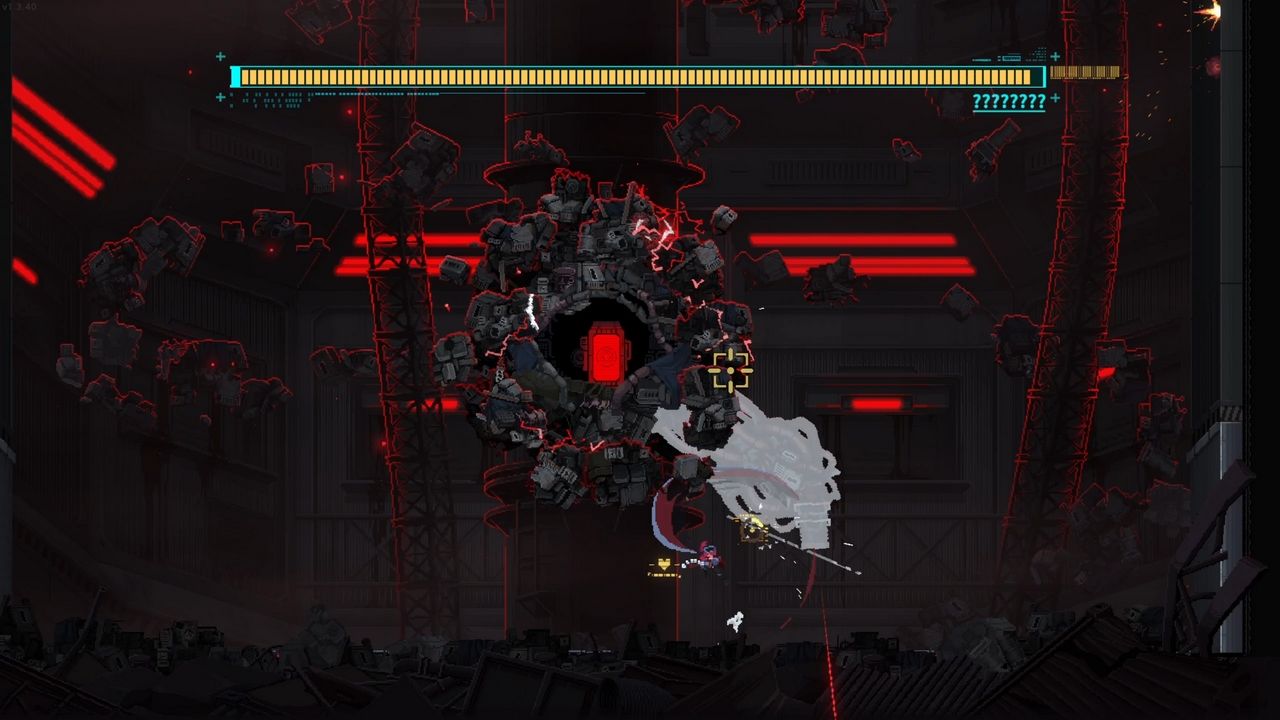This screenshot has height=720, width=1280.
Task: Expand the stacked tick marks under the bar's left end
Action: pos(270,100)
